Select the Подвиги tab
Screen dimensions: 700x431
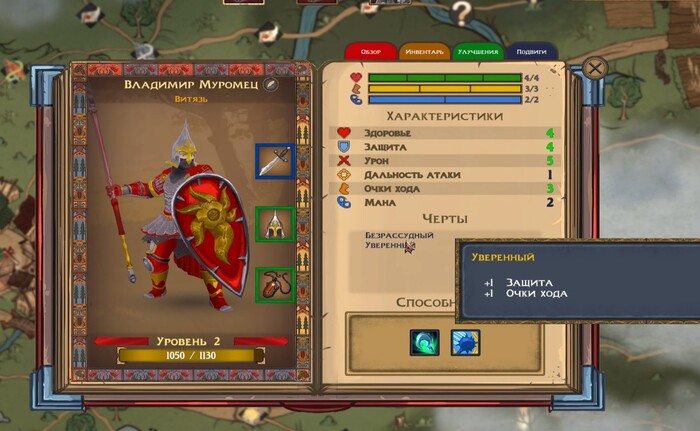tap(533, 51)
